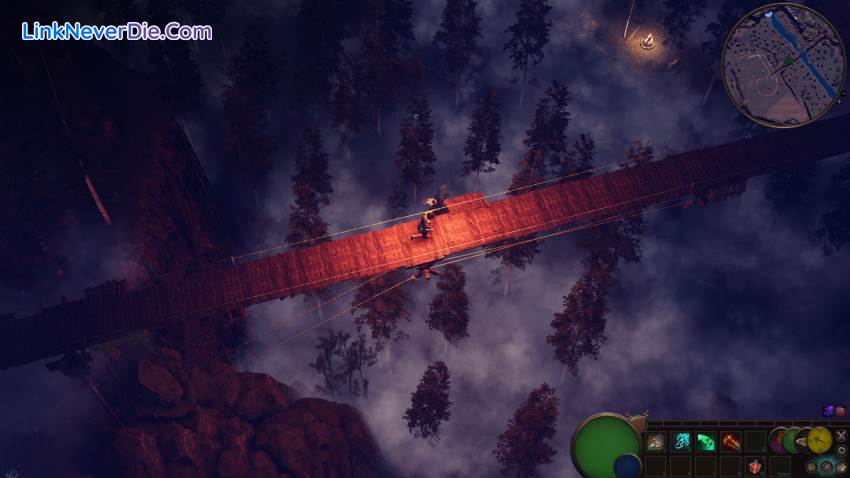Use the red potion slot
The image size is (850, 478).
click(755, 466)
